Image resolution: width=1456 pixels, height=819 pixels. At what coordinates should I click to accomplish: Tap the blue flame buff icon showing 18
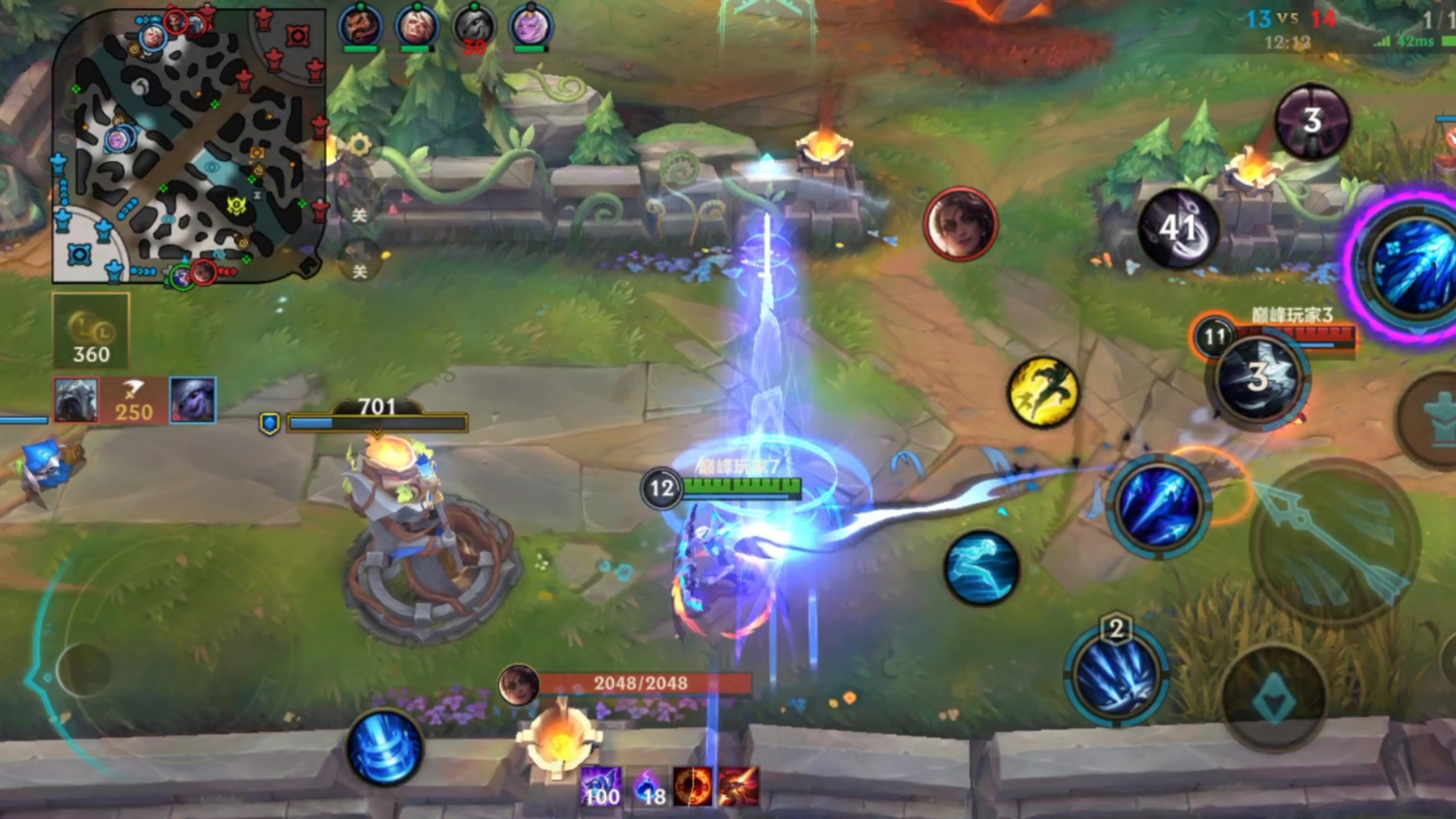point(649,786)
